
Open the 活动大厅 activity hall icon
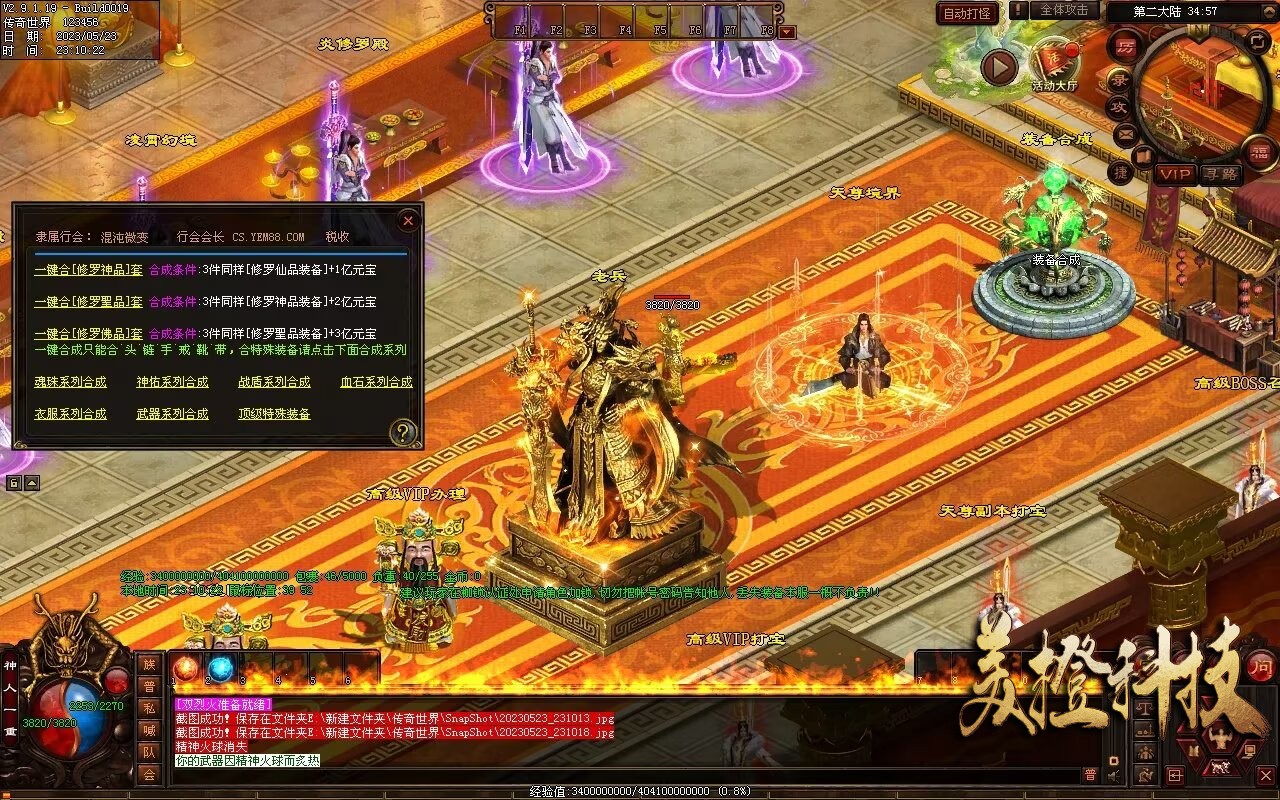[x=1054, y=62]
